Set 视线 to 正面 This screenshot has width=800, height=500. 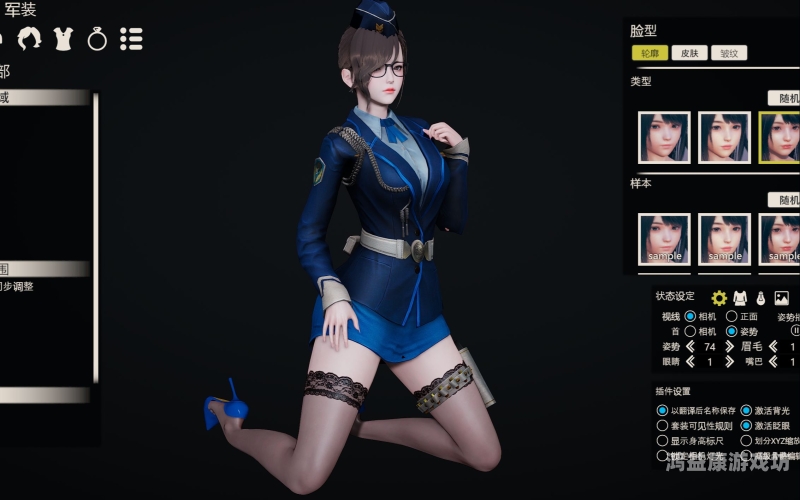[732, 317]
